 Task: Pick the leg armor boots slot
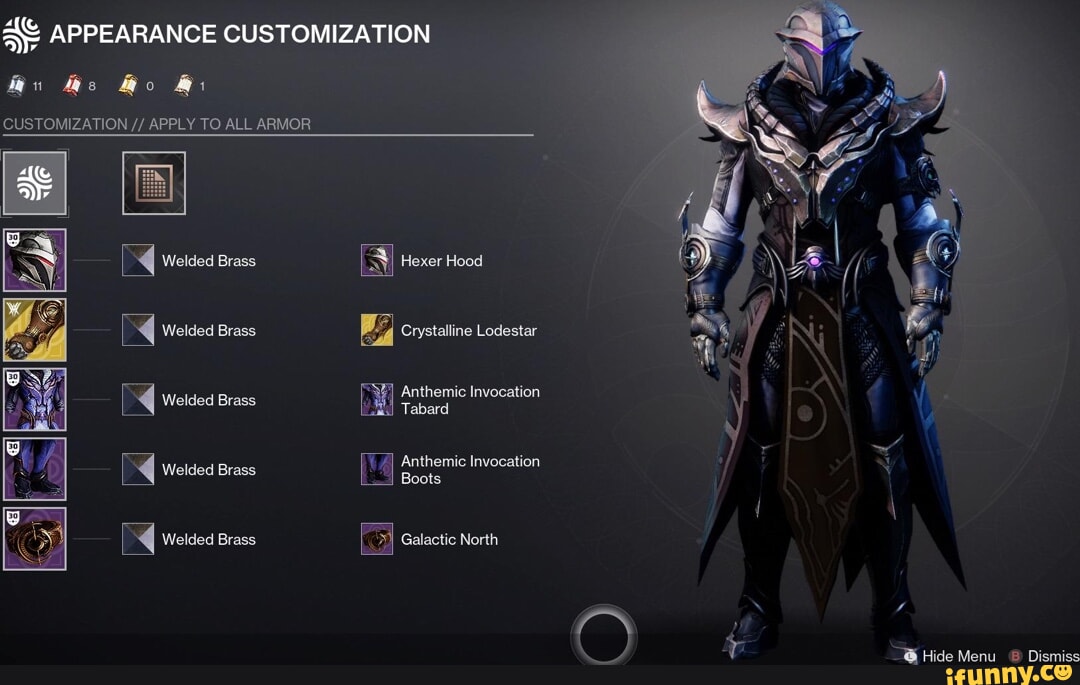35,469
